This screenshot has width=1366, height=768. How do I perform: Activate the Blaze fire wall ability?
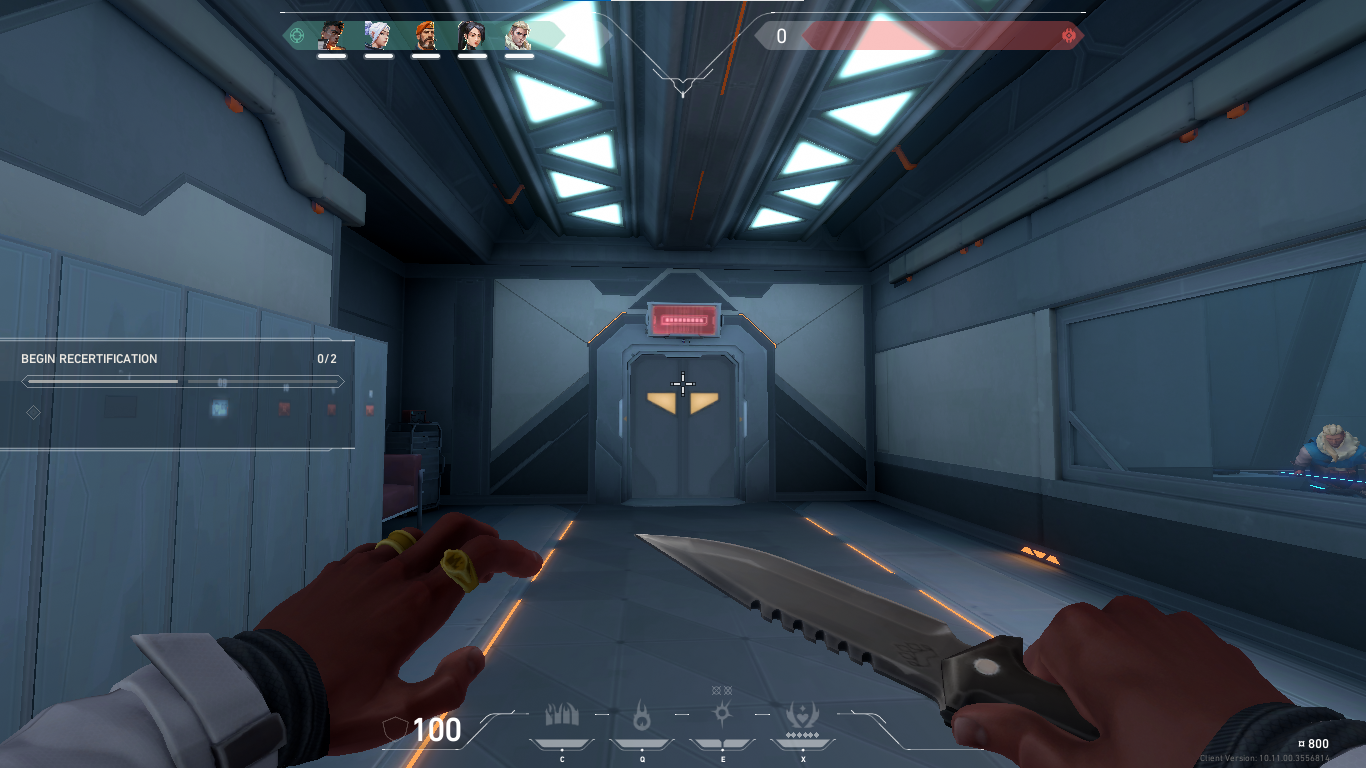point(562,716)
